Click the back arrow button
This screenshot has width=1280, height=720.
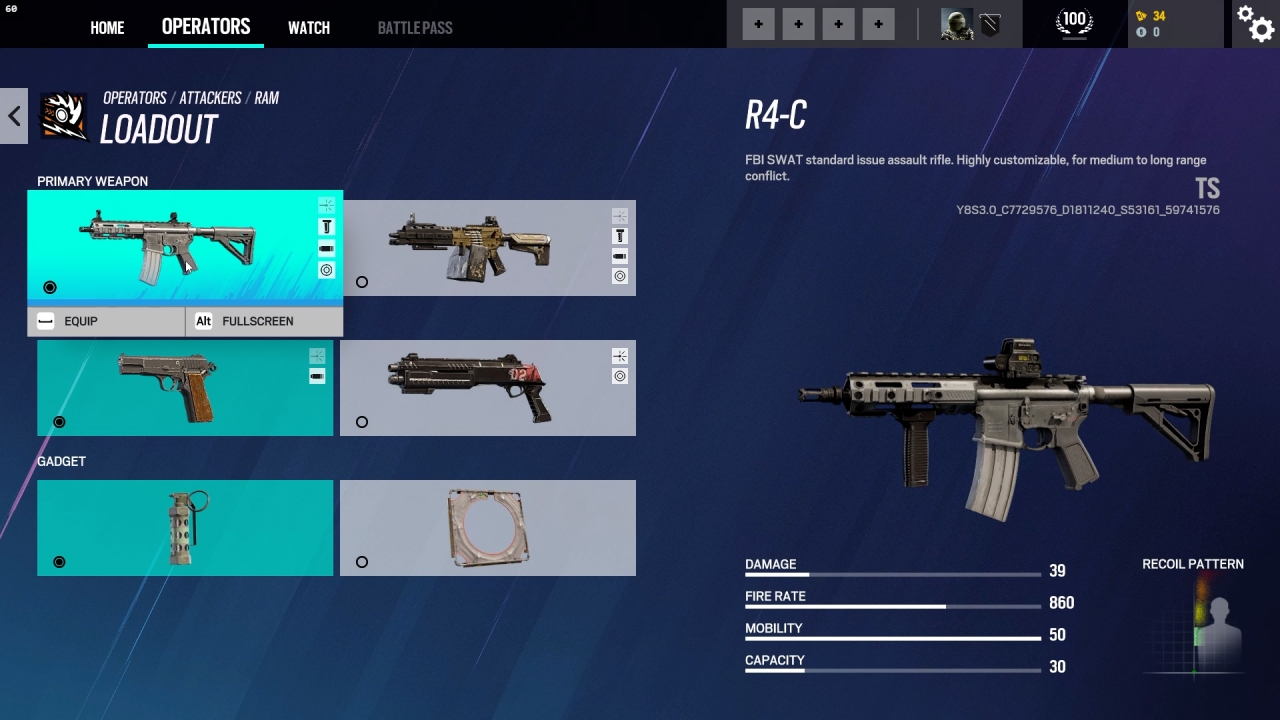pos(14,116)
